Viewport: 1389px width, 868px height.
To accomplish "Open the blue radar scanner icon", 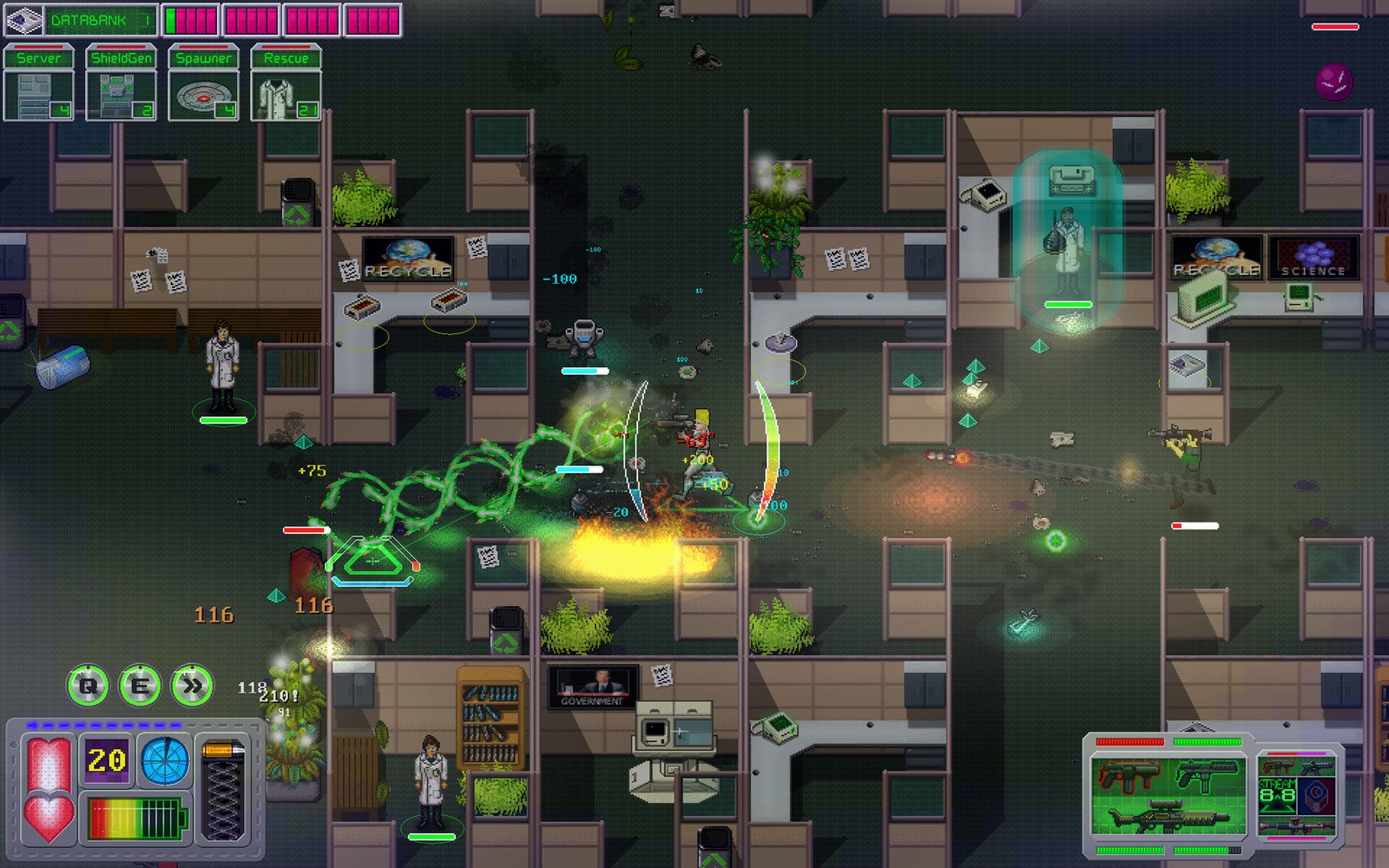I will click(x=164, y=760).
